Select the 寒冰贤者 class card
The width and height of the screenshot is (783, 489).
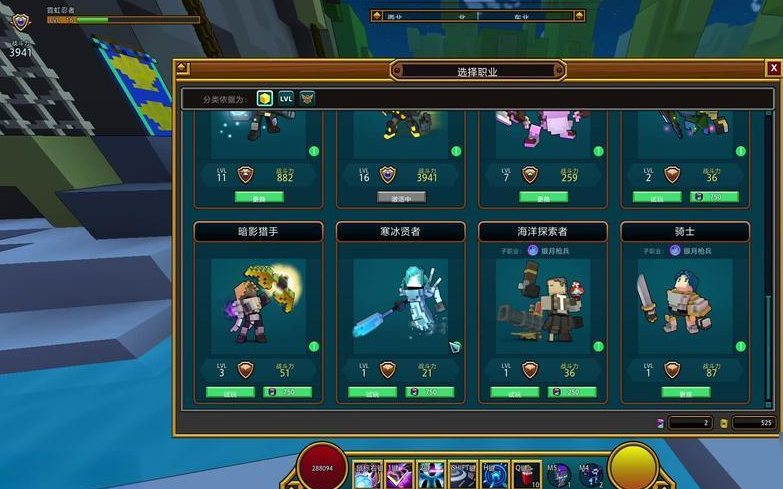[x=400, y=302]
